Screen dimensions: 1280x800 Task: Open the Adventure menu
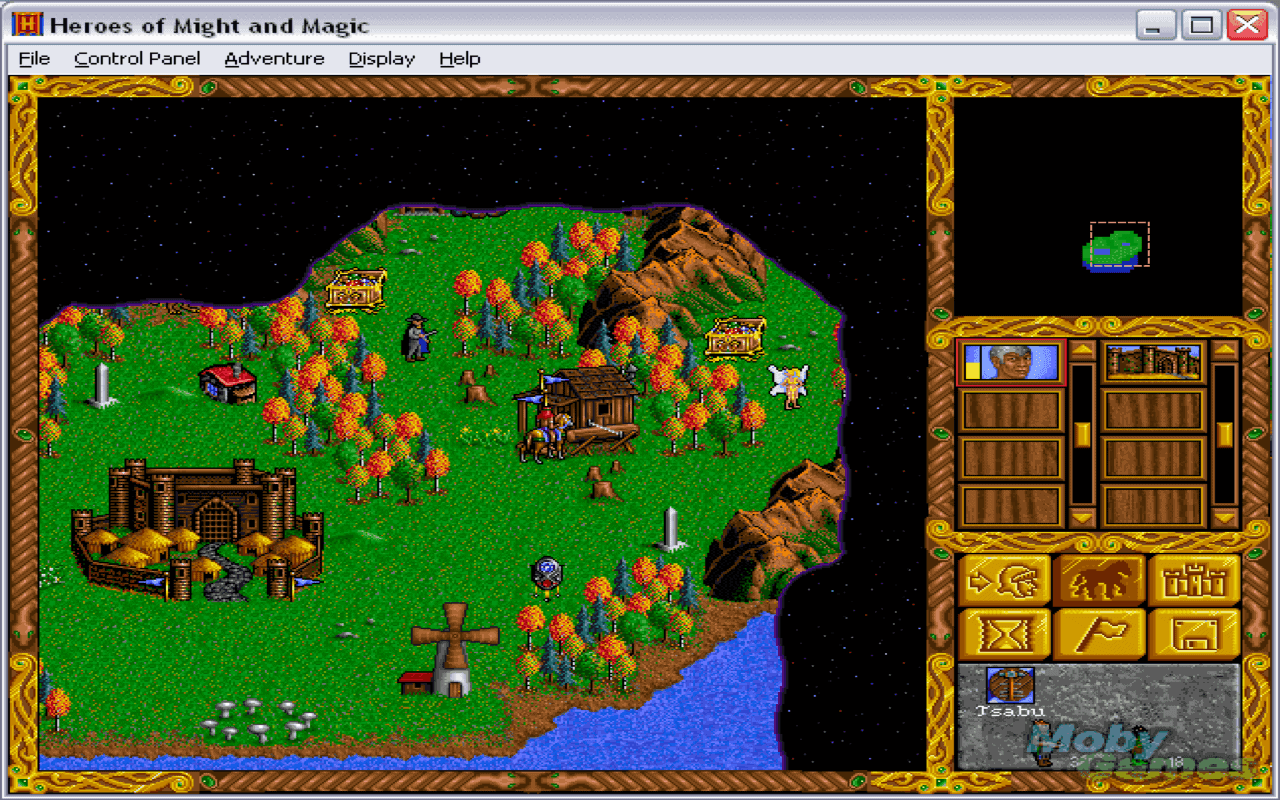[275, 58]
